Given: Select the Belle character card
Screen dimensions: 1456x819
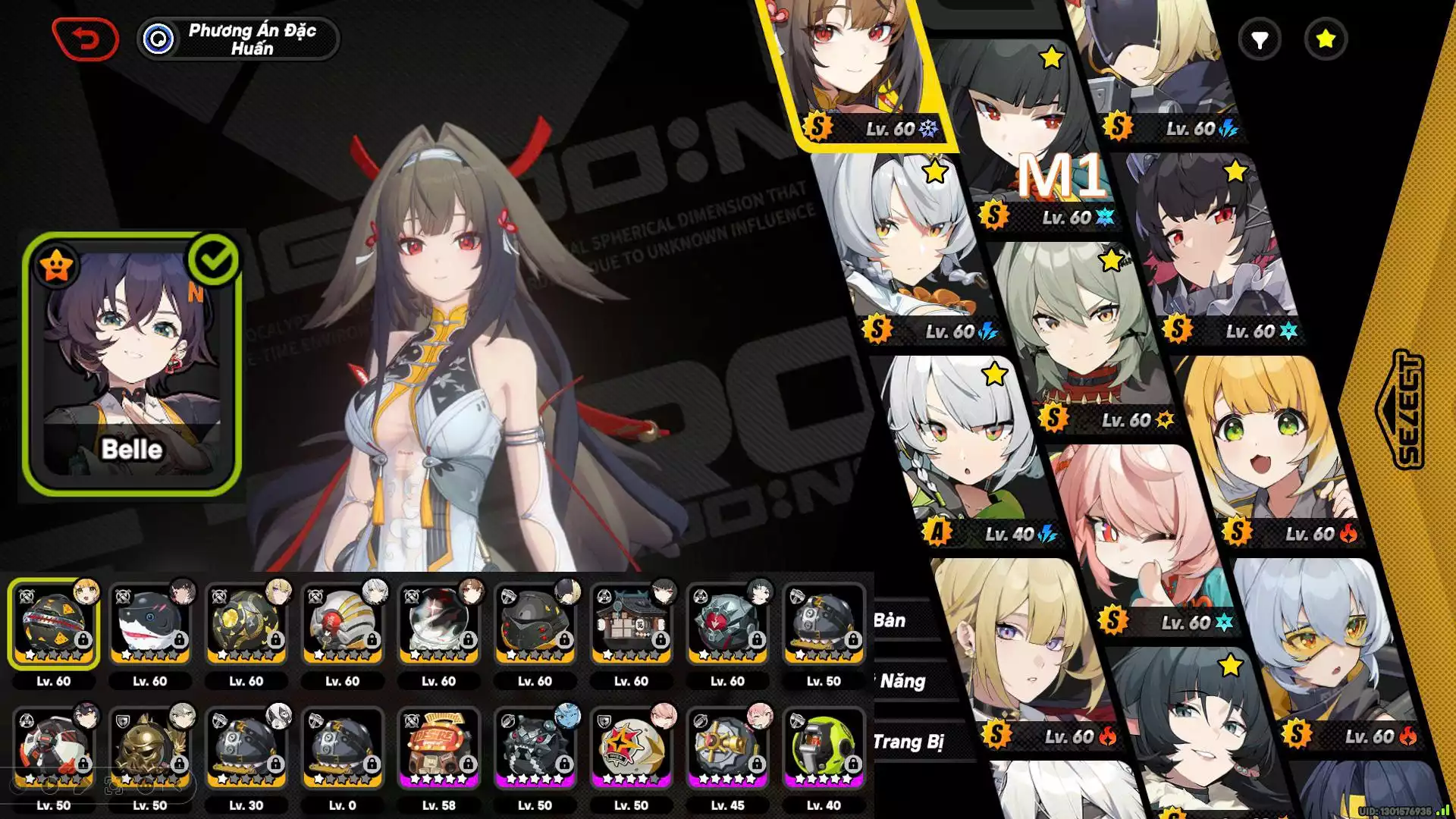Looking at the screenshot, I should coord(132,364).
